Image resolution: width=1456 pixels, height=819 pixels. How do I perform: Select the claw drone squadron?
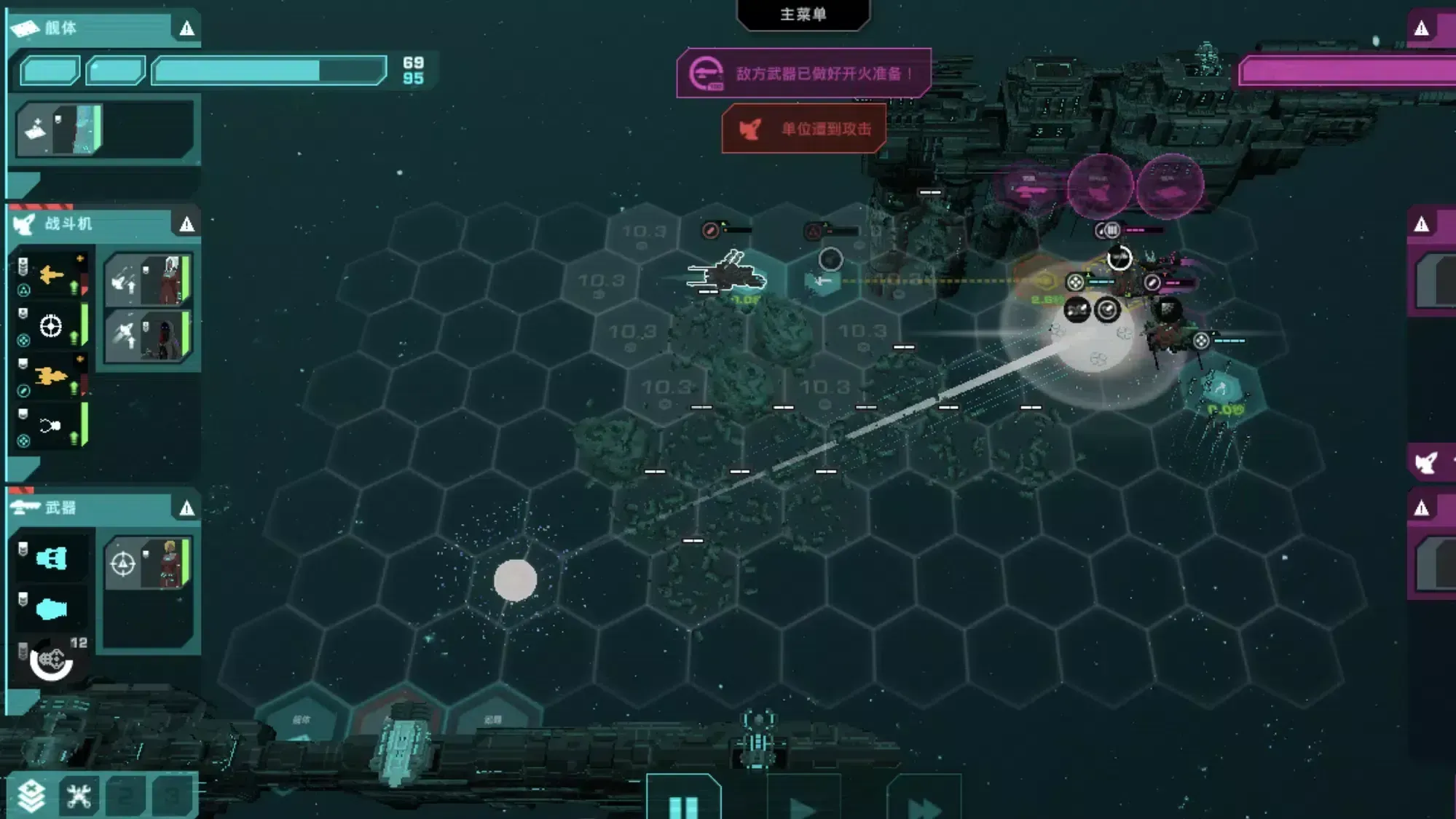[51, 426]
